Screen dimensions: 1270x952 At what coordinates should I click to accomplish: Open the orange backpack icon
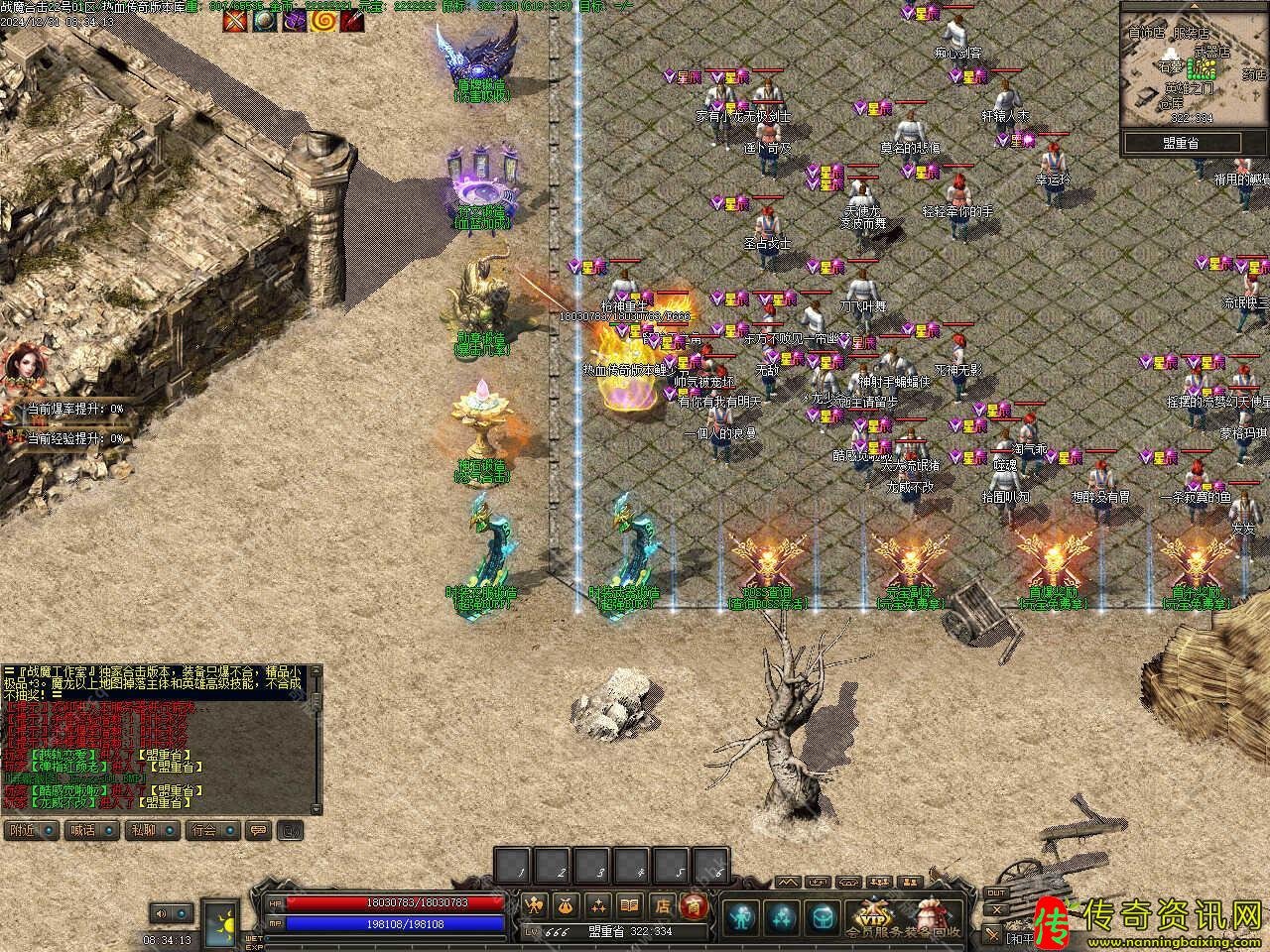pos(566,906)
